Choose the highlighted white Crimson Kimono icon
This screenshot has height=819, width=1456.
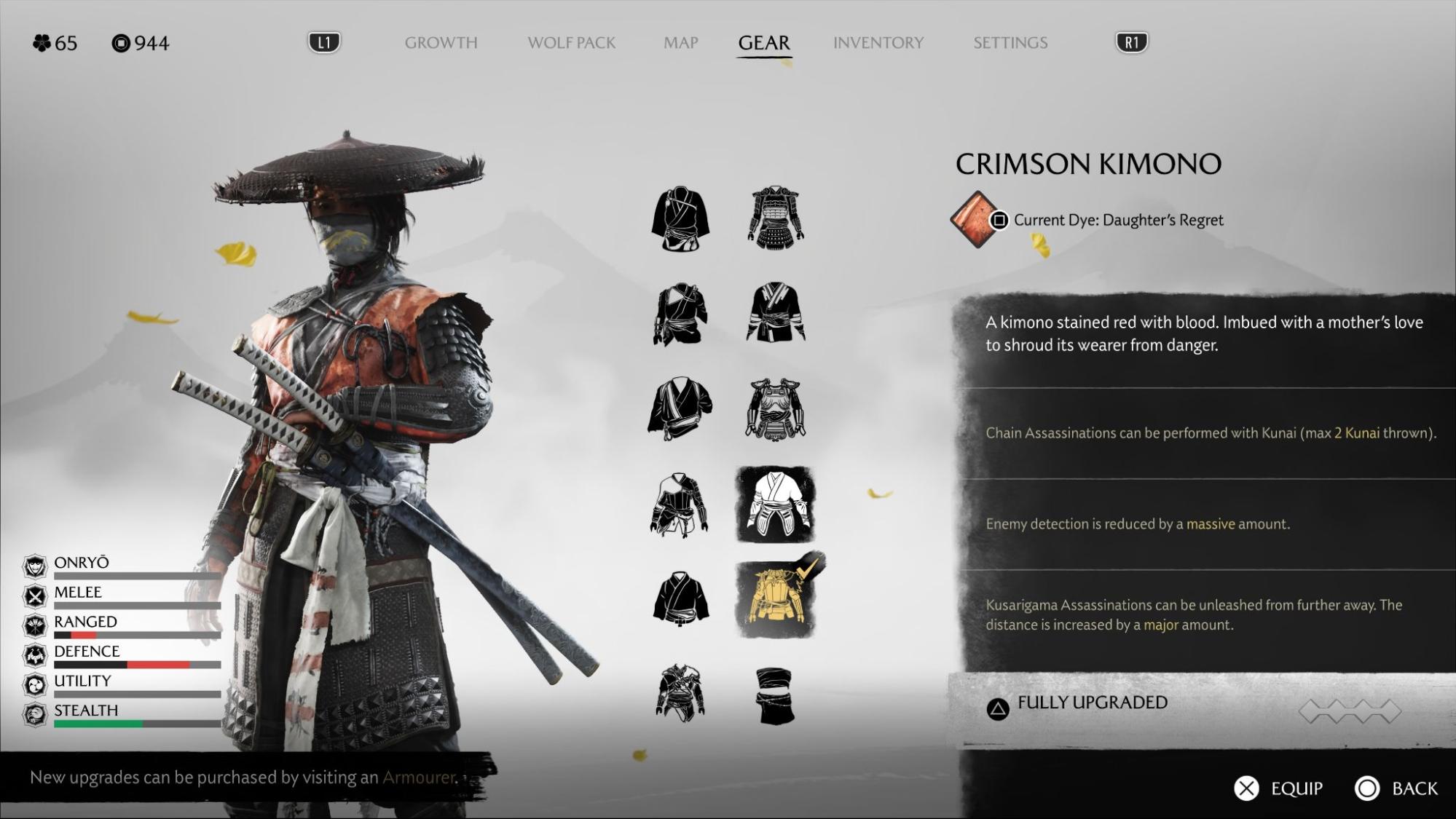pos(775,504)
